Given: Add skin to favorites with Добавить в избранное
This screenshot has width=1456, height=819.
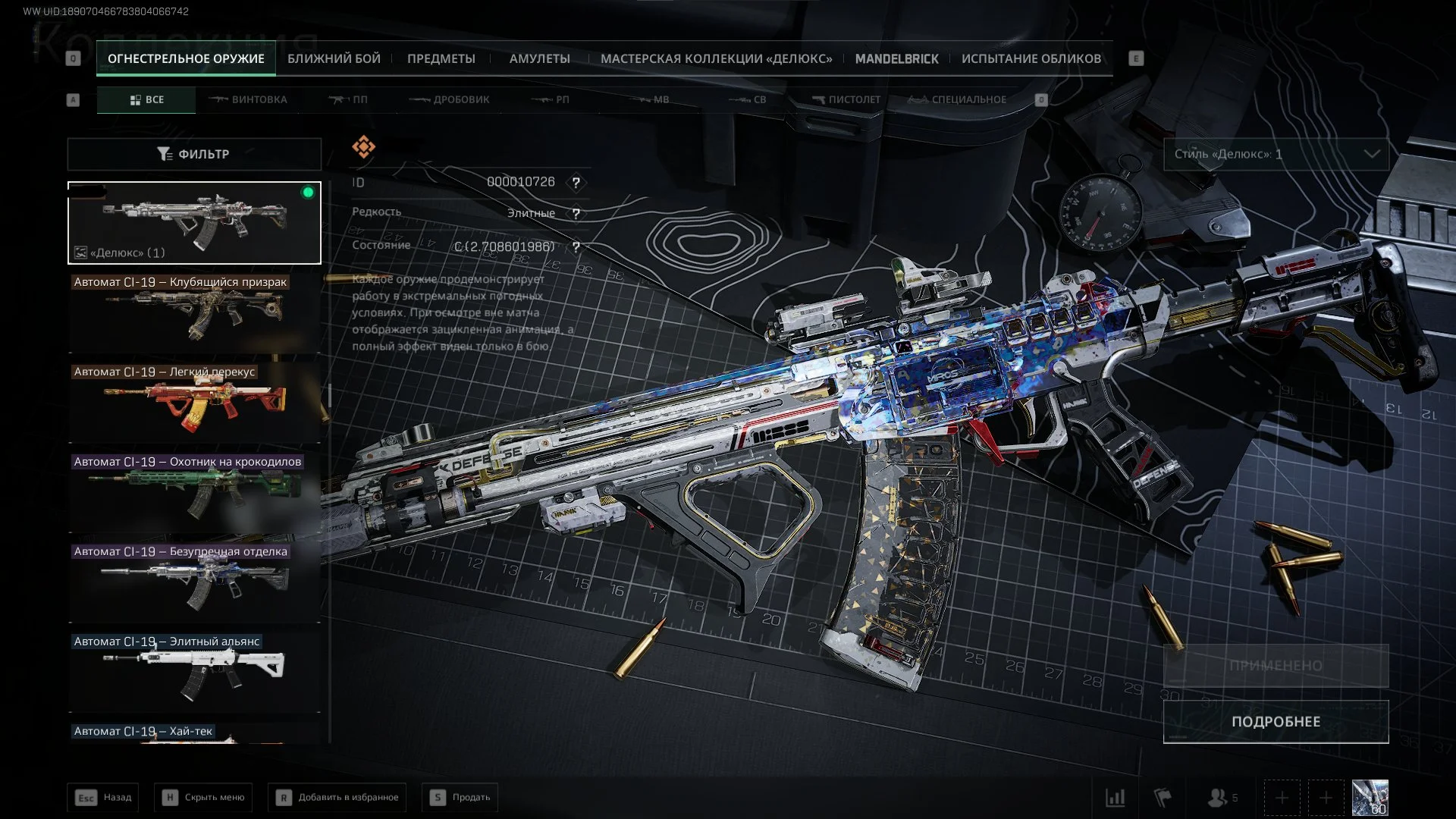Looking at the screenshot, I should pyautogui.click(x=337, y=797).
